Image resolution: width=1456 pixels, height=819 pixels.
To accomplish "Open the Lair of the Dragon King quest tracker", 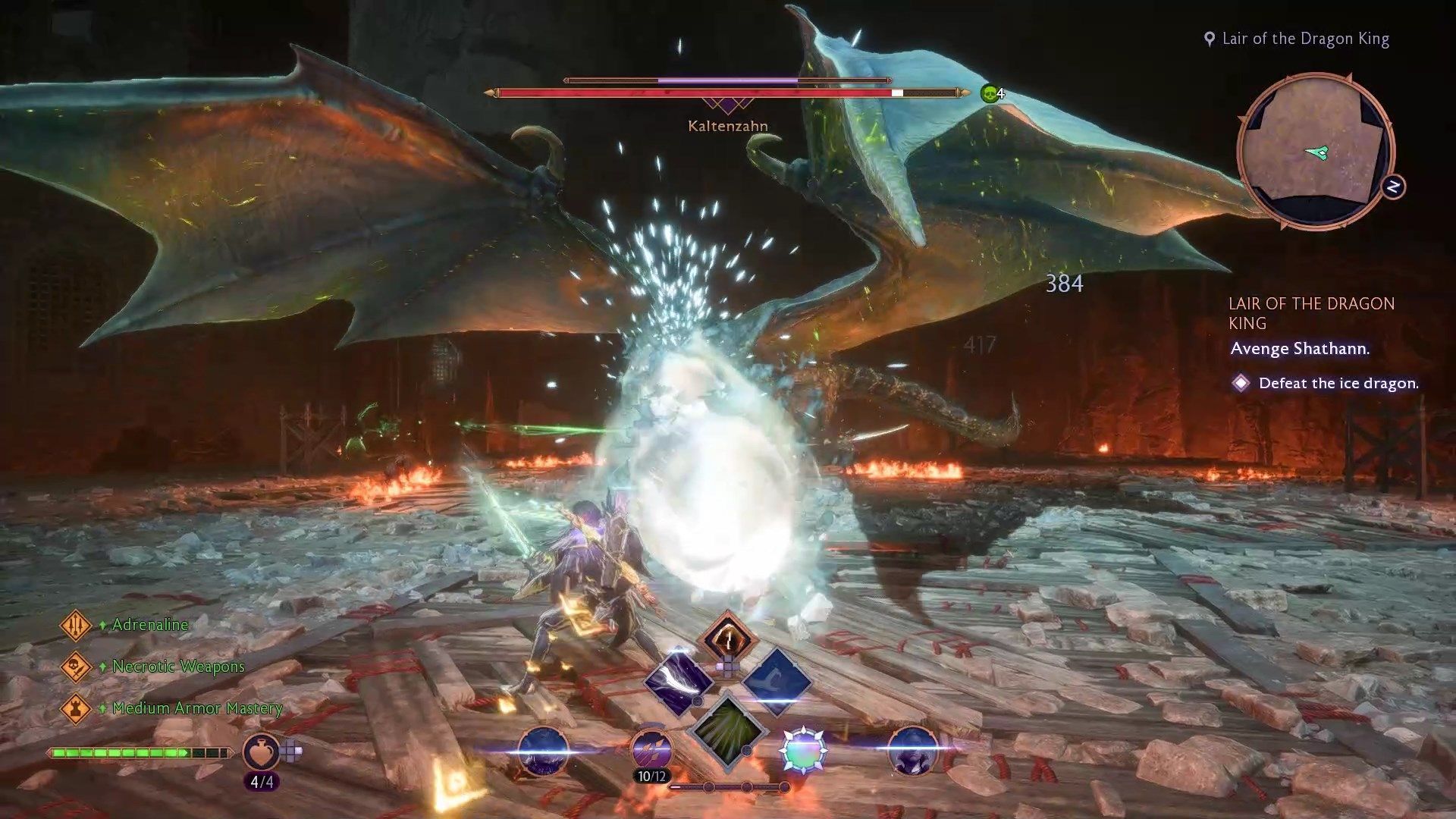I will 1311,313.
